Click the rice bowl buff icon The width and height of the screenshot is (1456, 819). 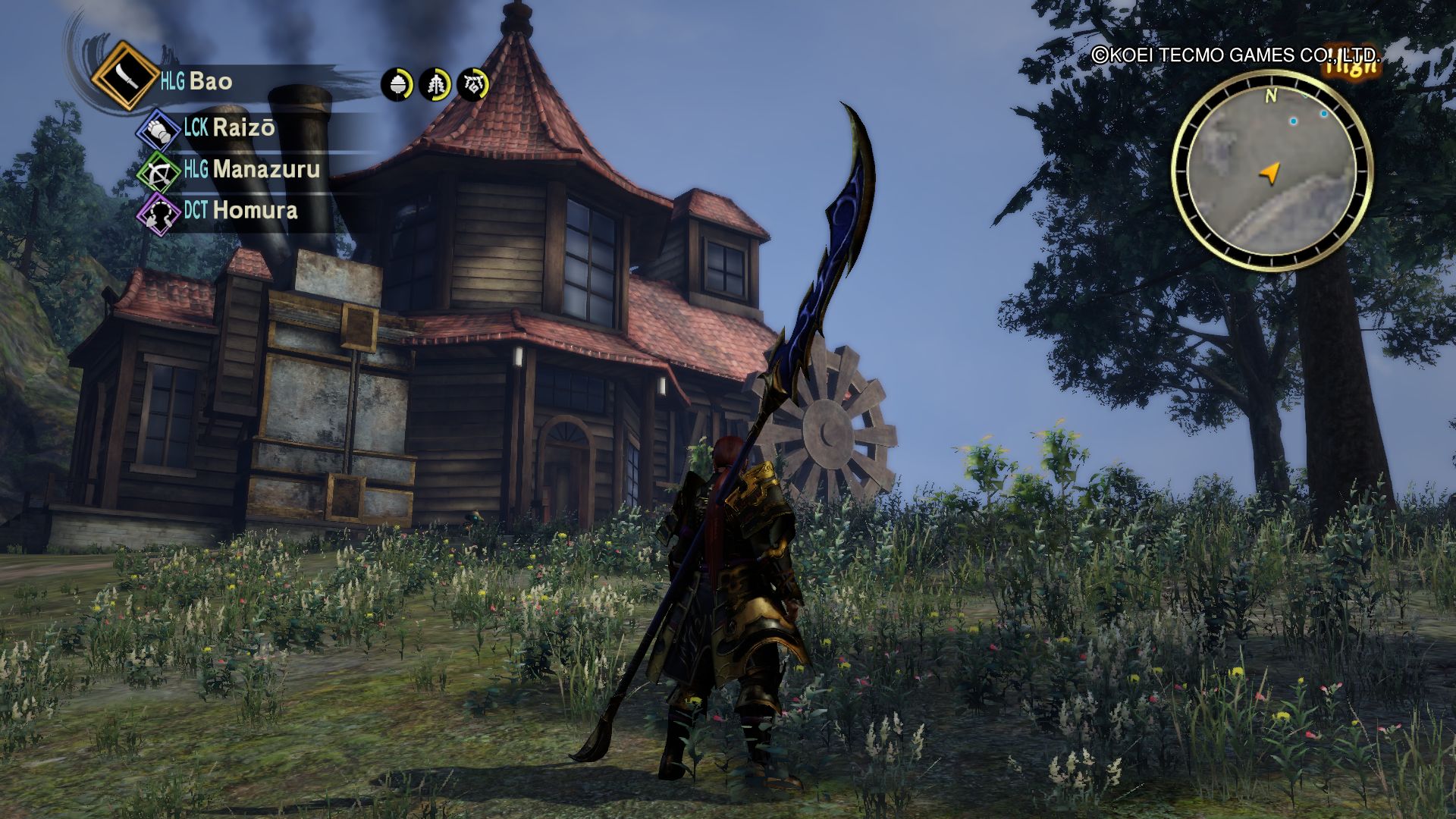(x=397, y=84)
